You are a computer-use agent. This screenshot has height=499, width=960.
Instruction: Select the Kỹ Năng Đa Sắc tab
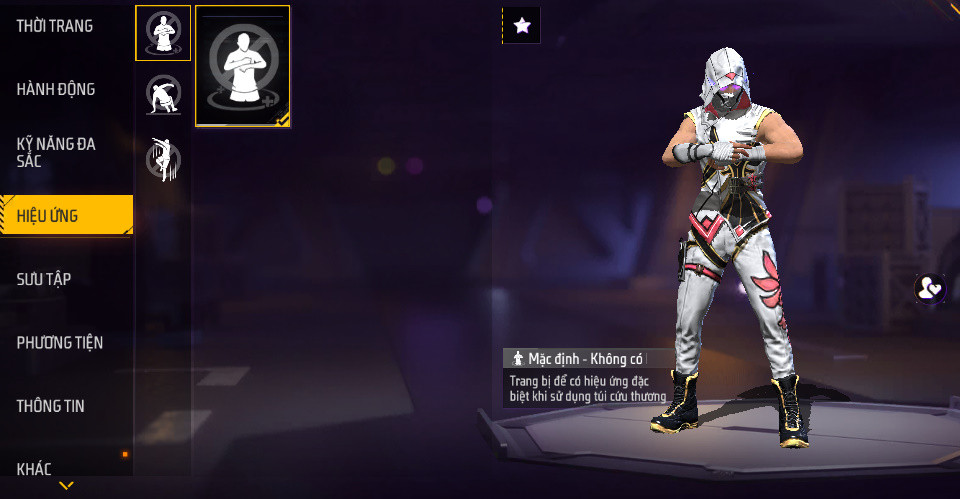[56, 153]
